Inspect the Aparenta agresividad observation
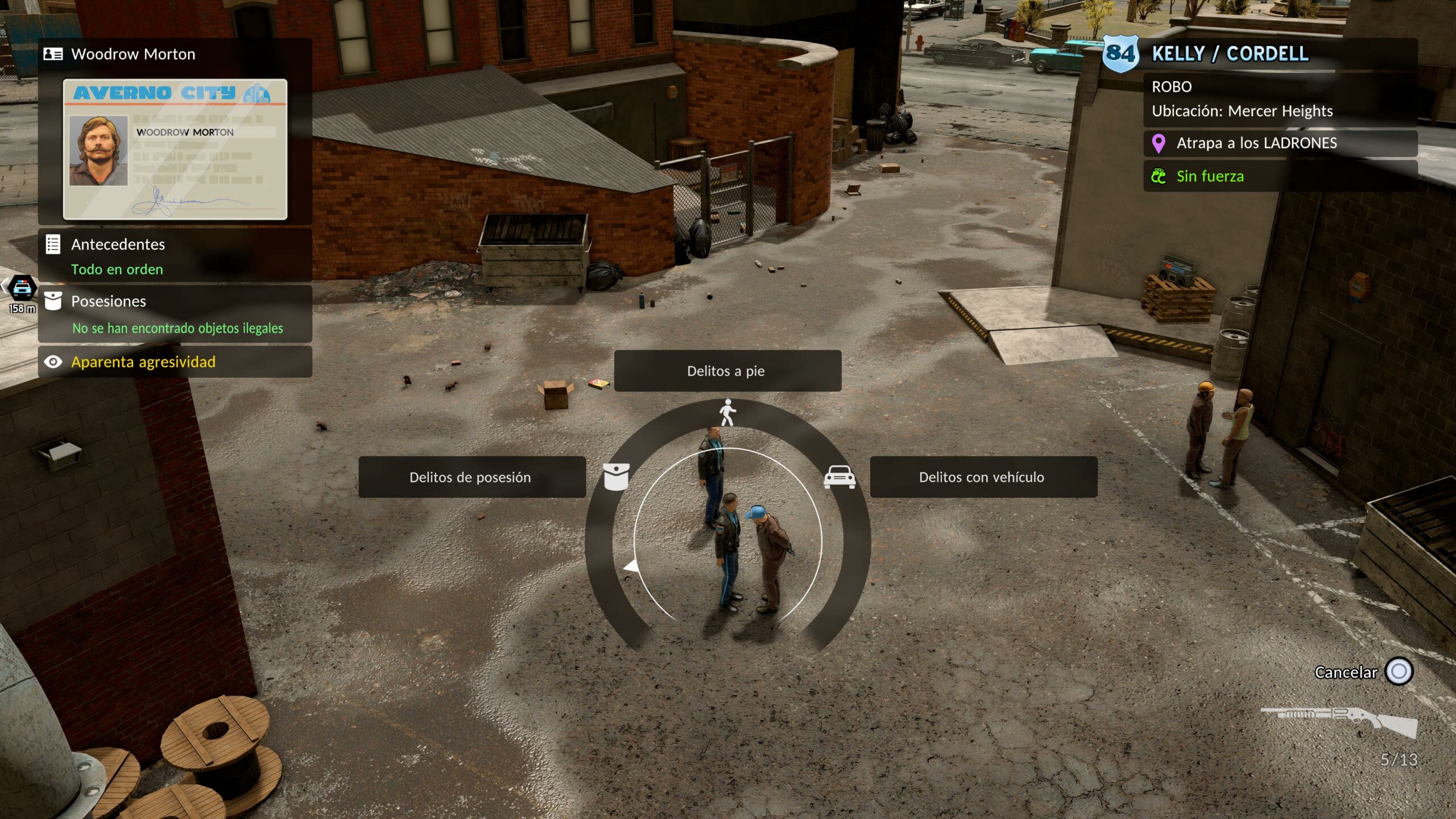1456x819 pixels. (x=175, y=362)
